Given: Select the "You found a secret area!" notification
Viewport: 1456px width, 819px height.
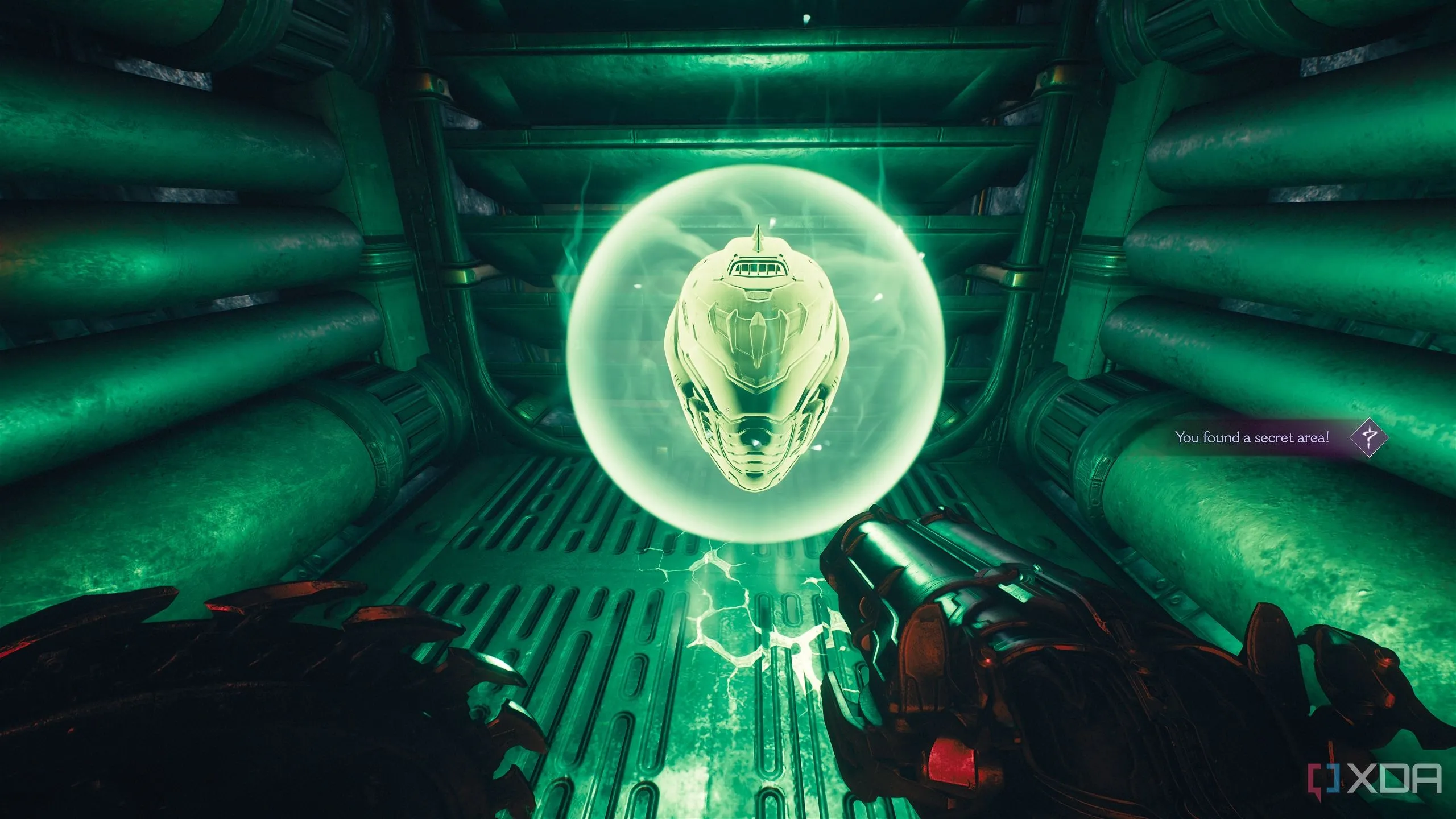Looking at the screenshot, I should click(x=1252, y=437).
